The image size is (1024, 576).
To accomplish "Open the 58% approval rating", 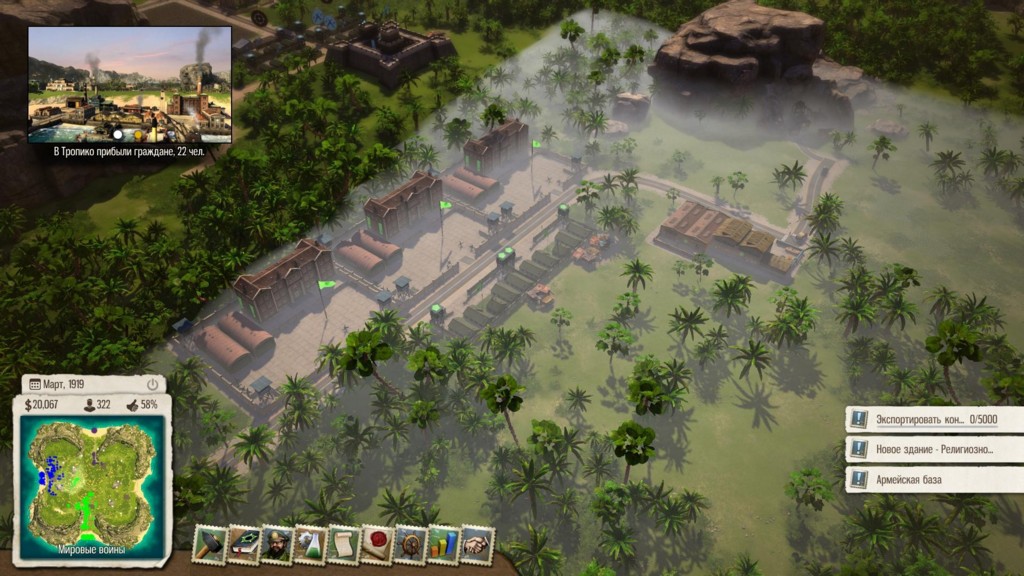I will [x=142, y=404].
